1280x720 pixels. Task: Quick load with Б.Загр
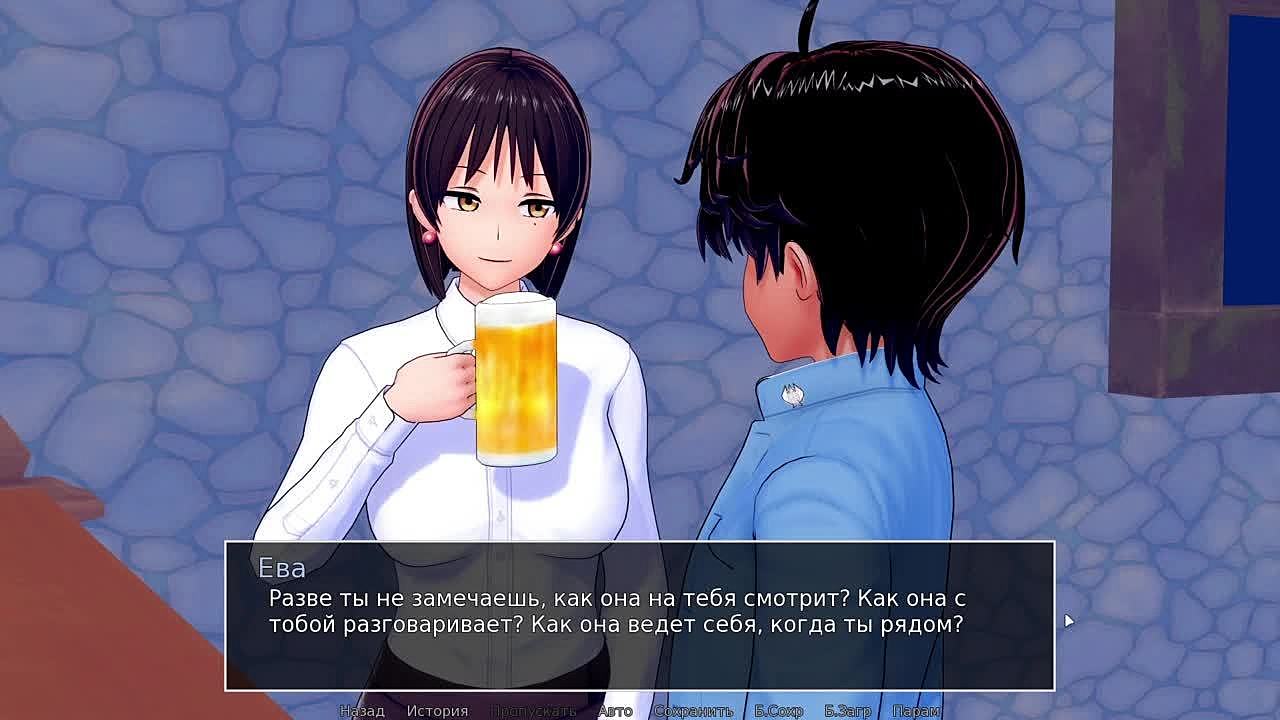pos(848,711)
